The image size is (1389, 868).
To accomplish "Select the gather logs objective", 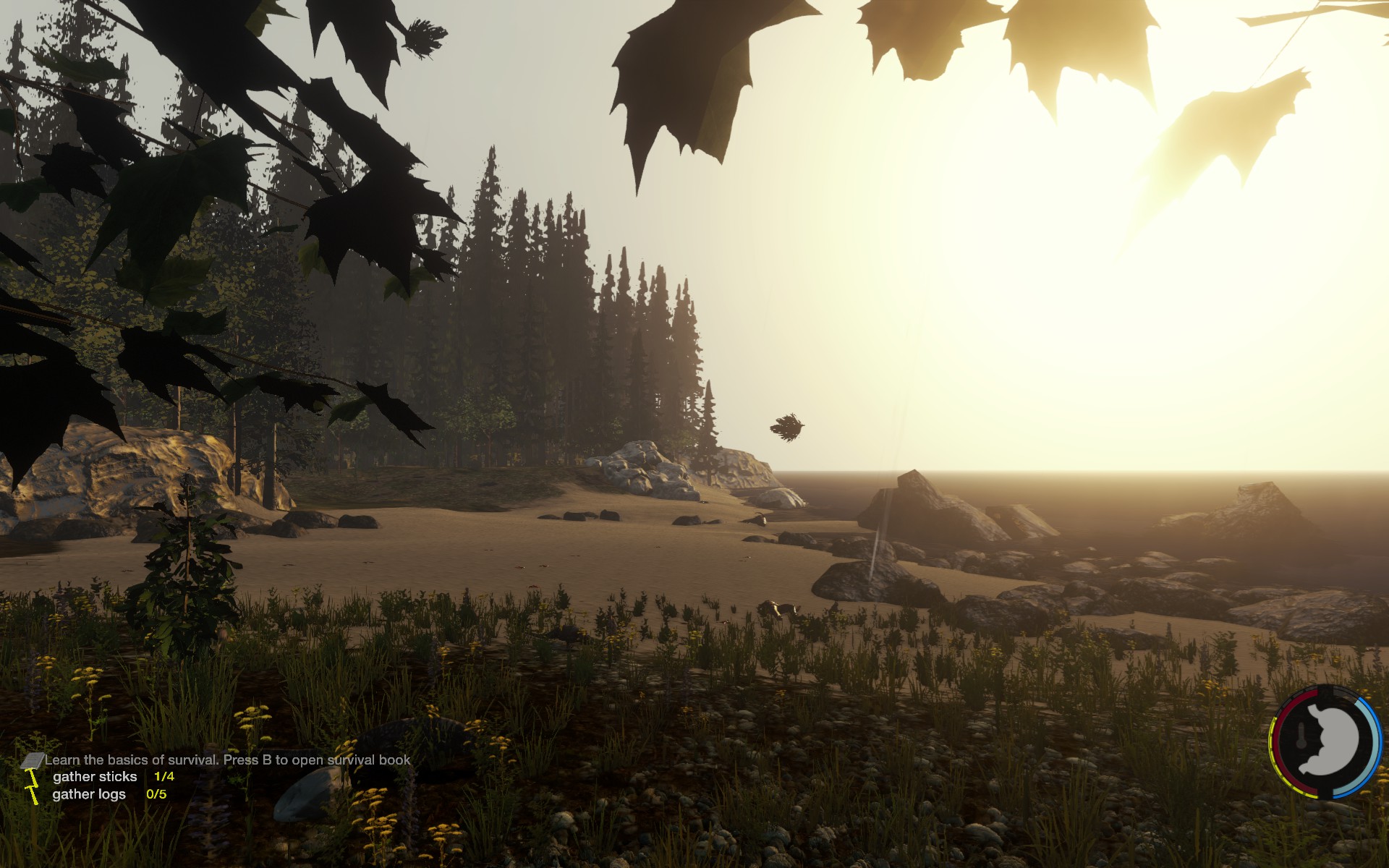I will (89, 794).
